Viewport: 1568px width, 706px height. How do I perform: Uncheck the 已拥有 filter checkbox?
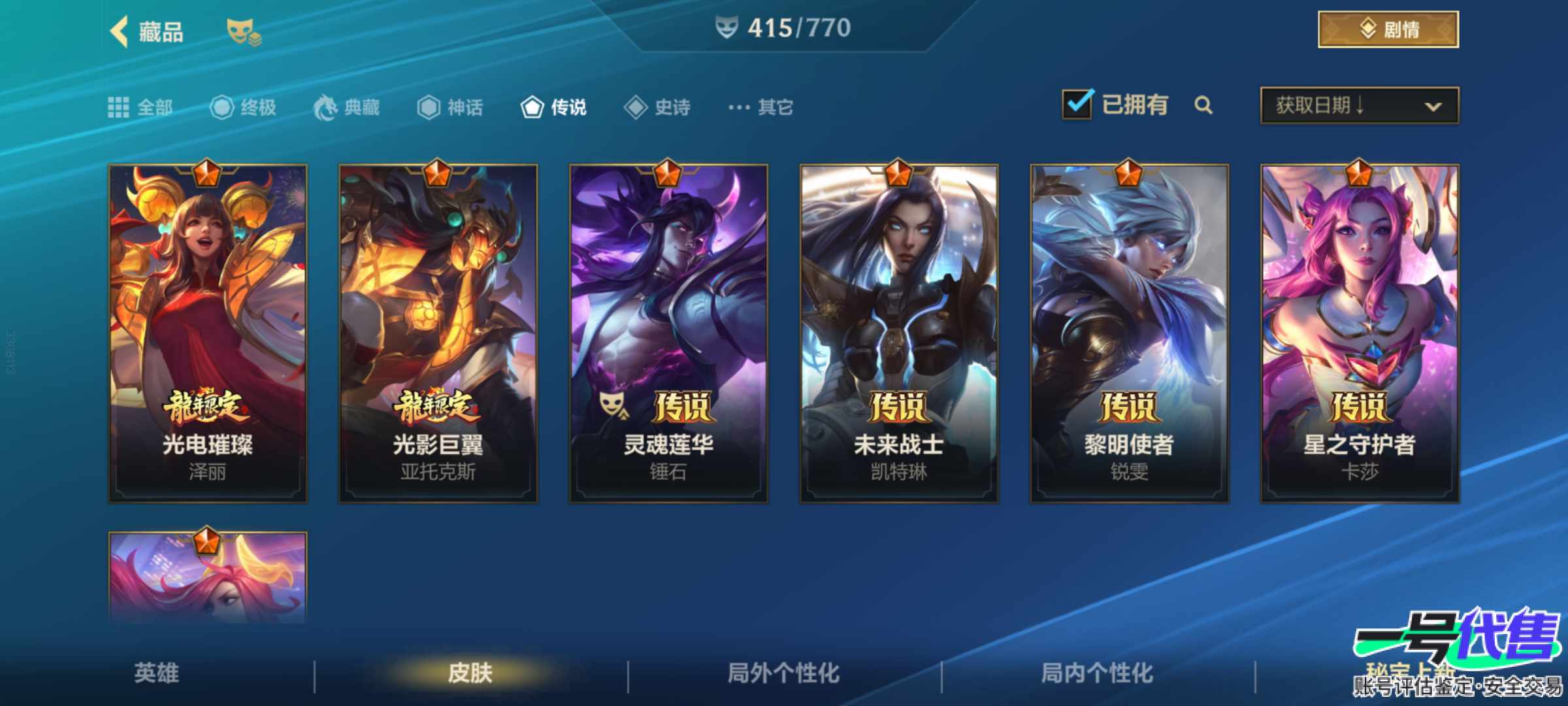(1078, 105)
